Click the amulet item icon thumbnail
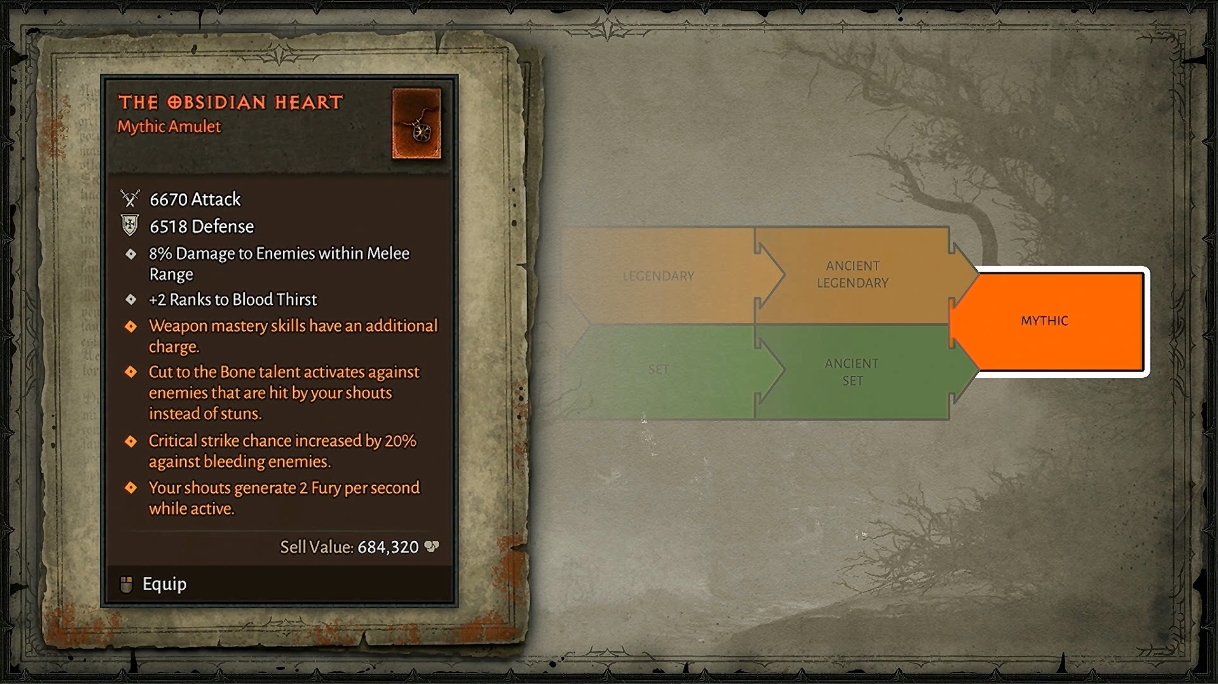Screen dimensions: 1218x684 [417, 124]
